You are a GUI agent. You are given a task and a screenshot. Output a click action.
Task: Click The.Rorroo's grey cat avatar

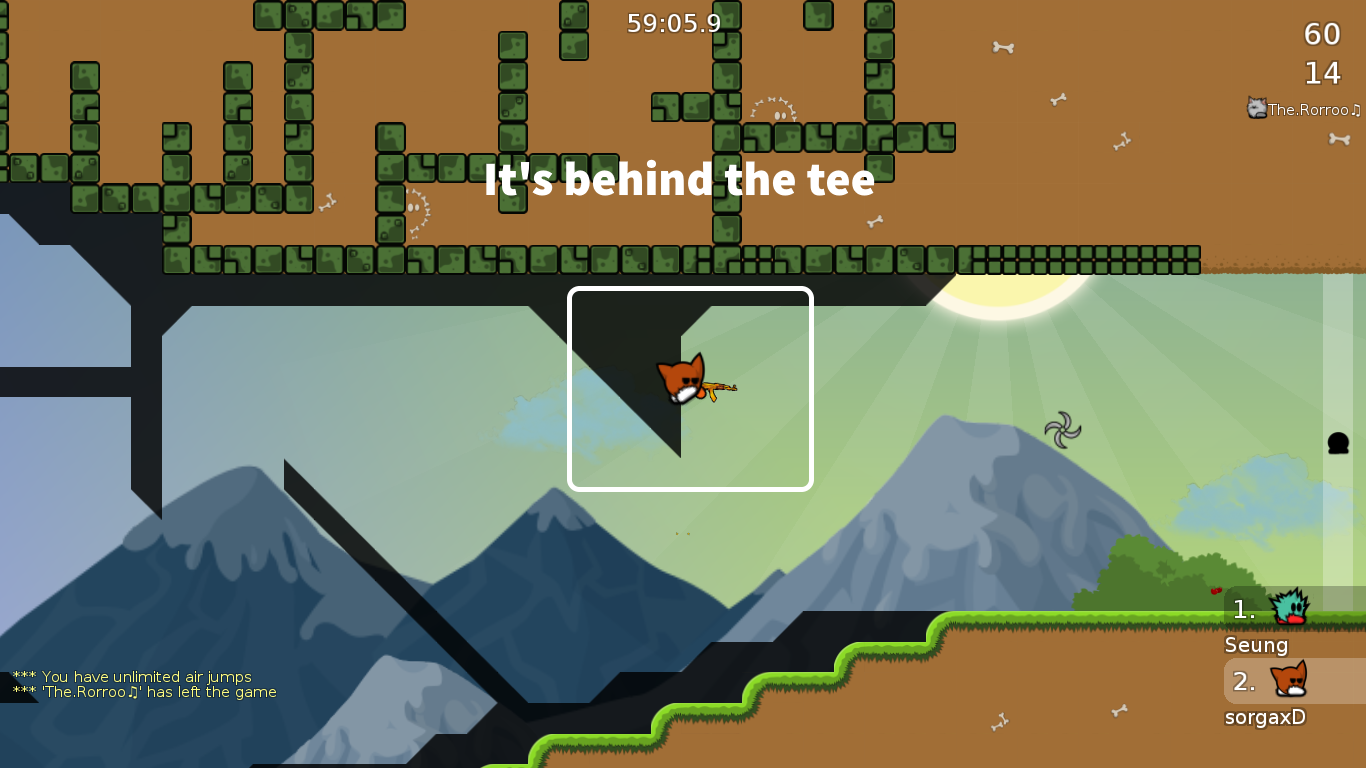pyautogui.click(x=1255, y=109)
